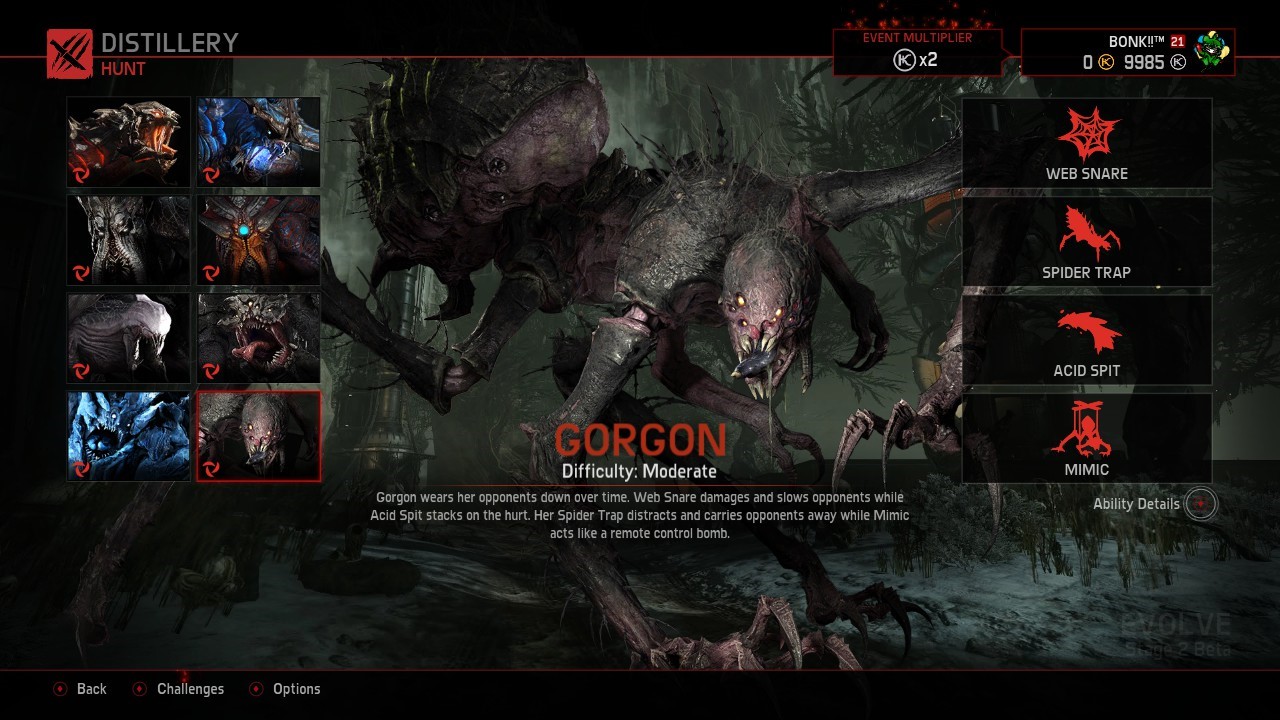The image size is (1280, 720).
Task: Select the wide-mouthed Behemoth thumbnail
Action: (258, 338)
